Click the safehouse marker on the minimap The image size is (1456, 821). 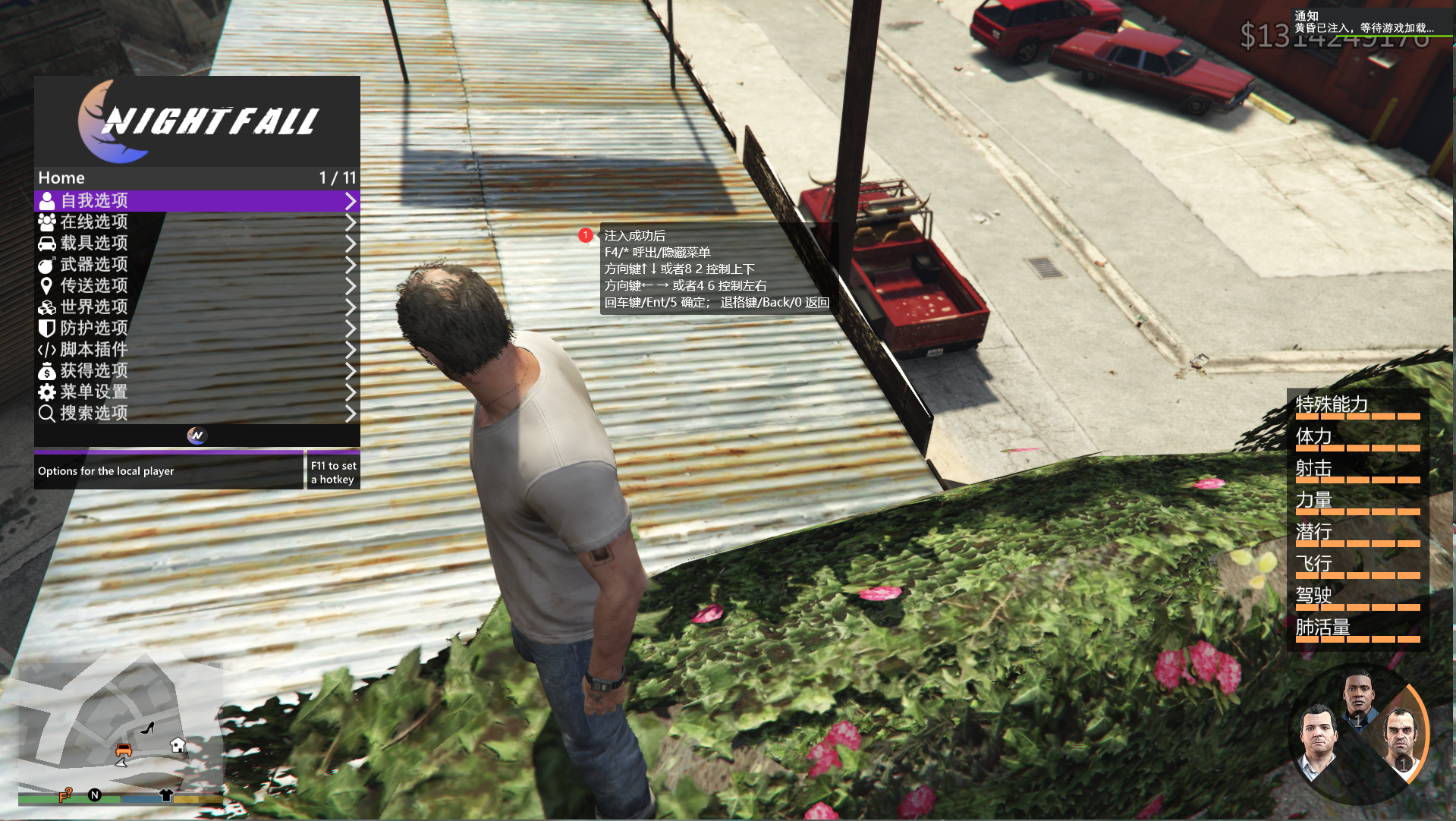(178, 744)
